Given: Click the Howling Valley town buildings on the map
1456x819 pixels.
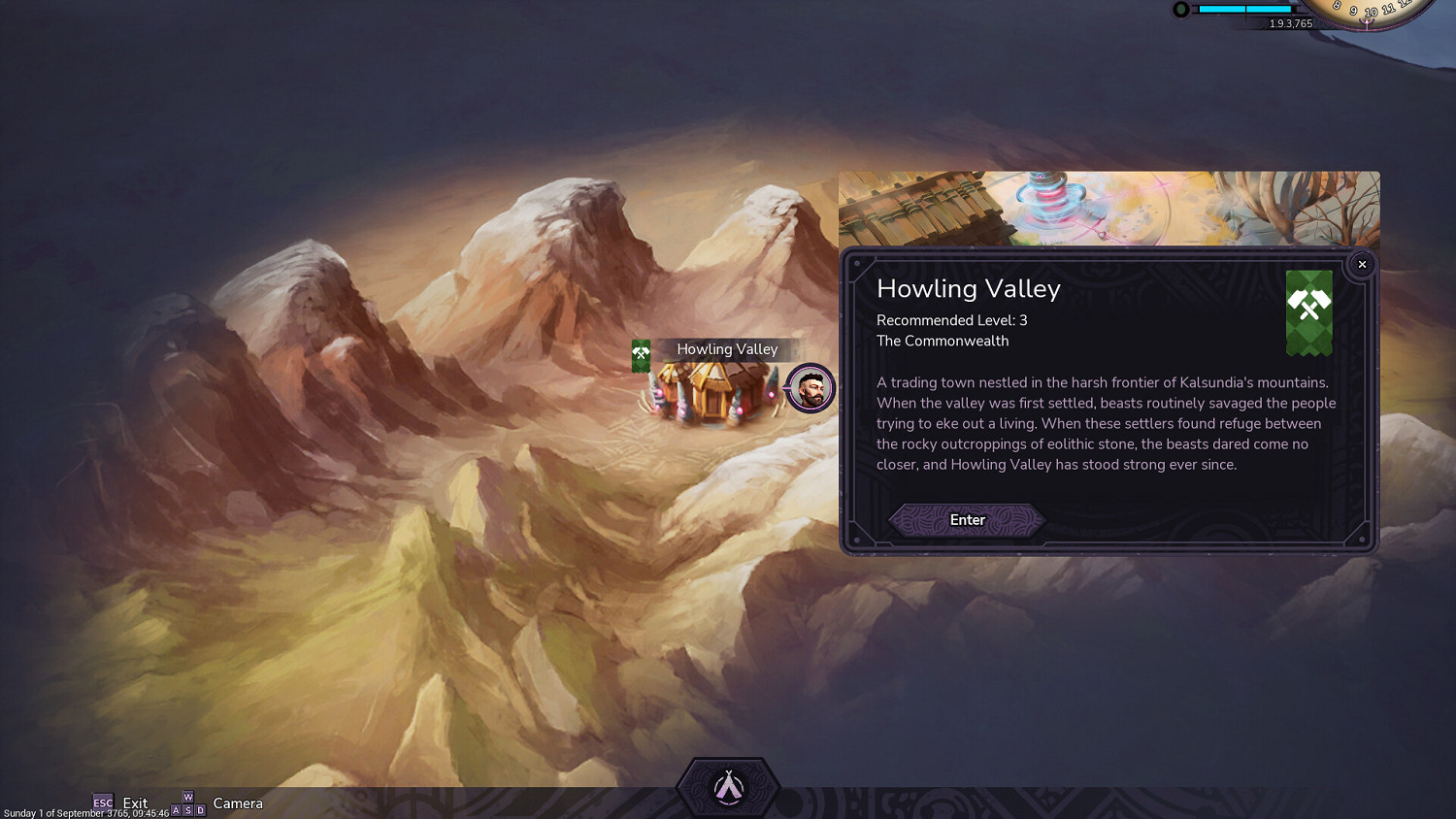Looking at the screenshot, I should click(x=713, y=393).
